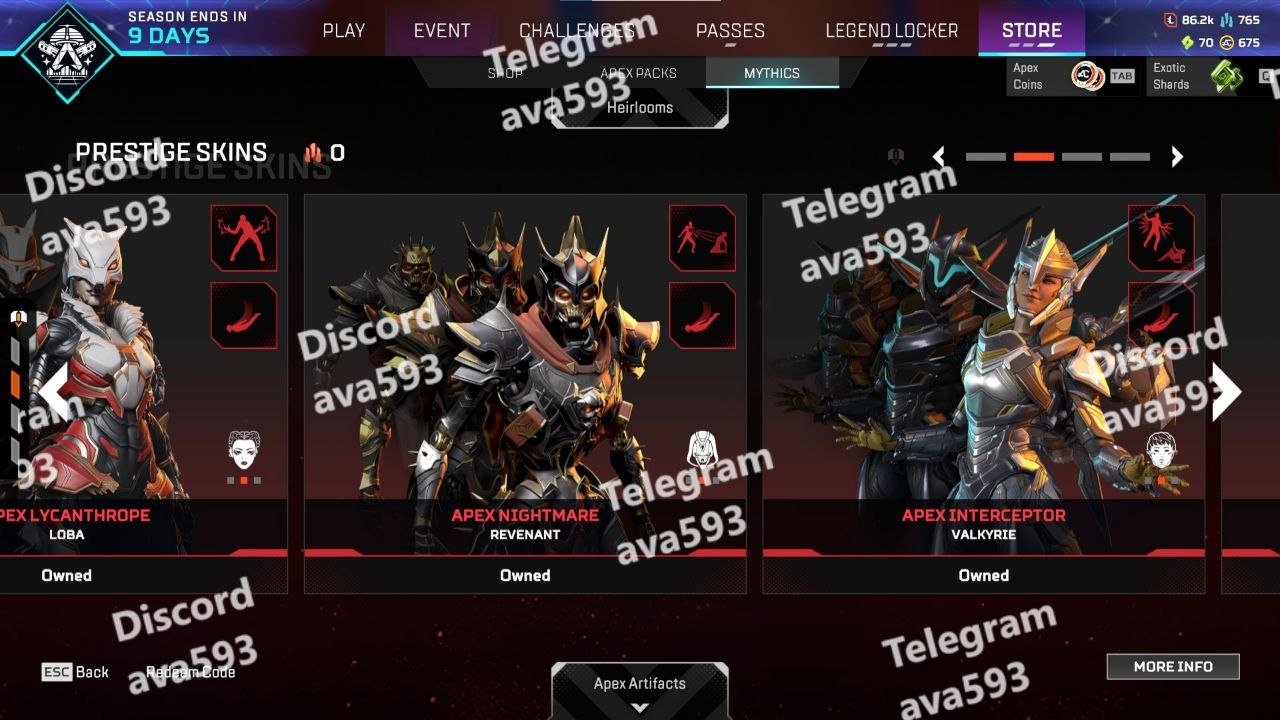Screen dimensions: 1280x720
Task: Switch to the Mythics store section
Action: 771,73
